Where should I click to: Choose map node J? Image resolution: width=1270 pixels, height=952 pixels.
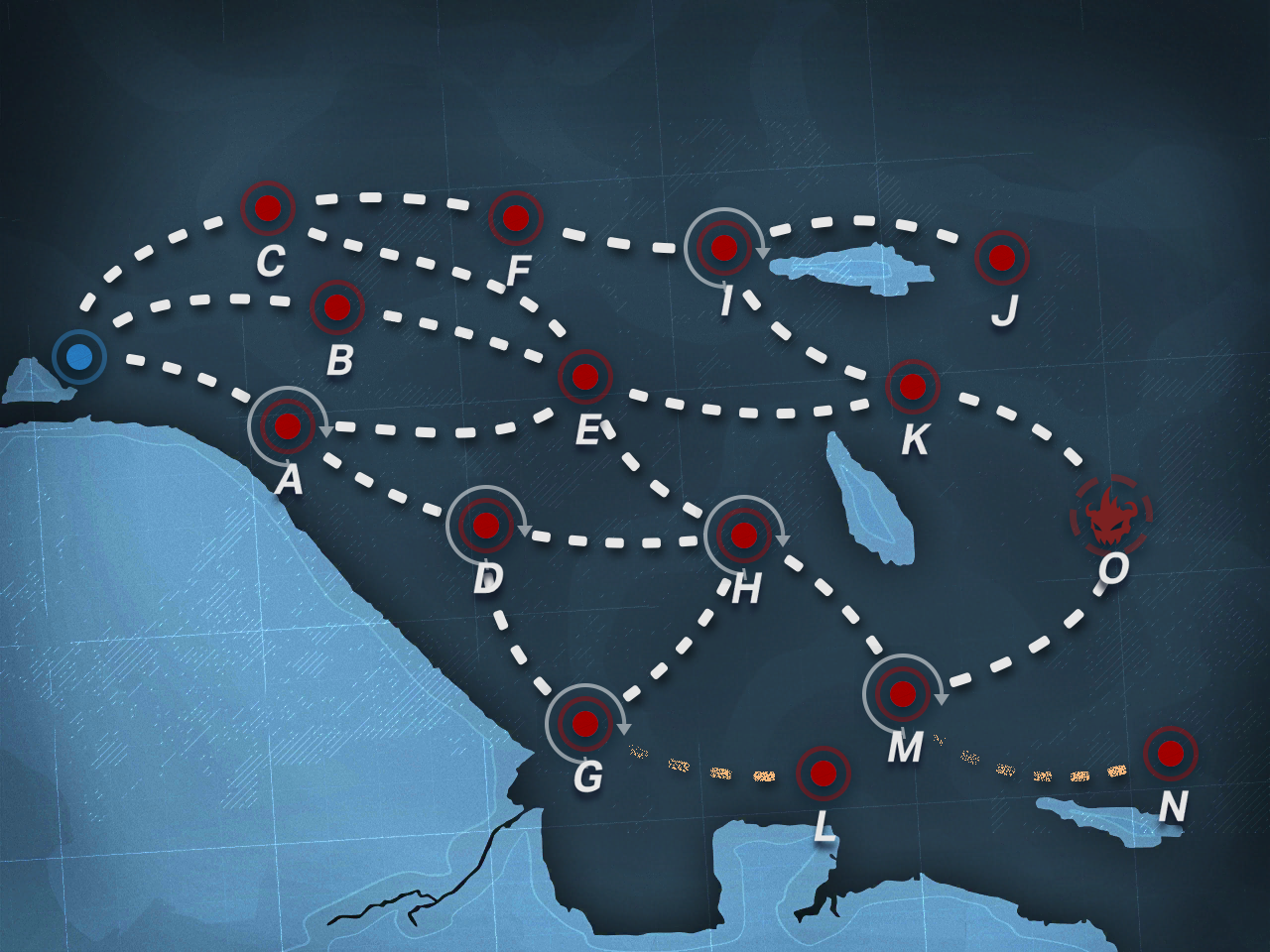click(1002, 258)
